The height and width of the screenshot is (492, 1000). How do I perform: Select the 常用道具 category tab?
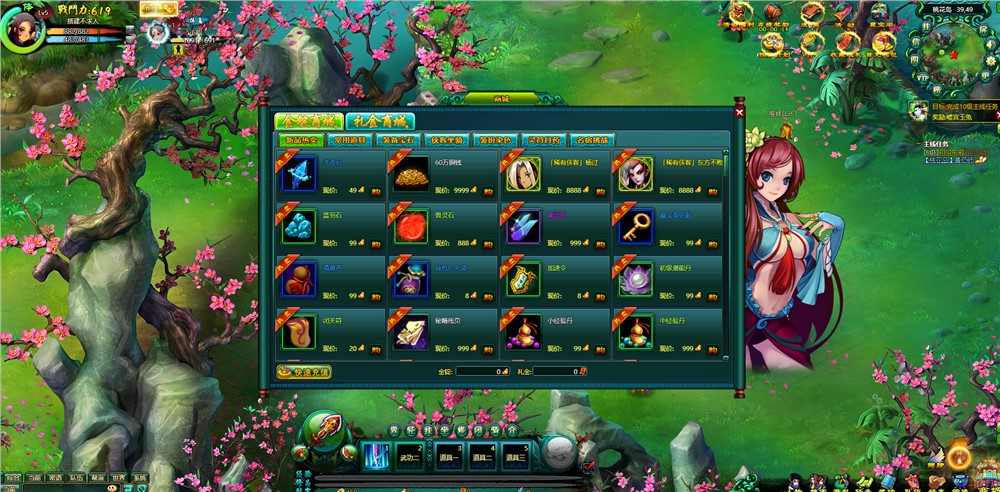[x=356, y=140]
